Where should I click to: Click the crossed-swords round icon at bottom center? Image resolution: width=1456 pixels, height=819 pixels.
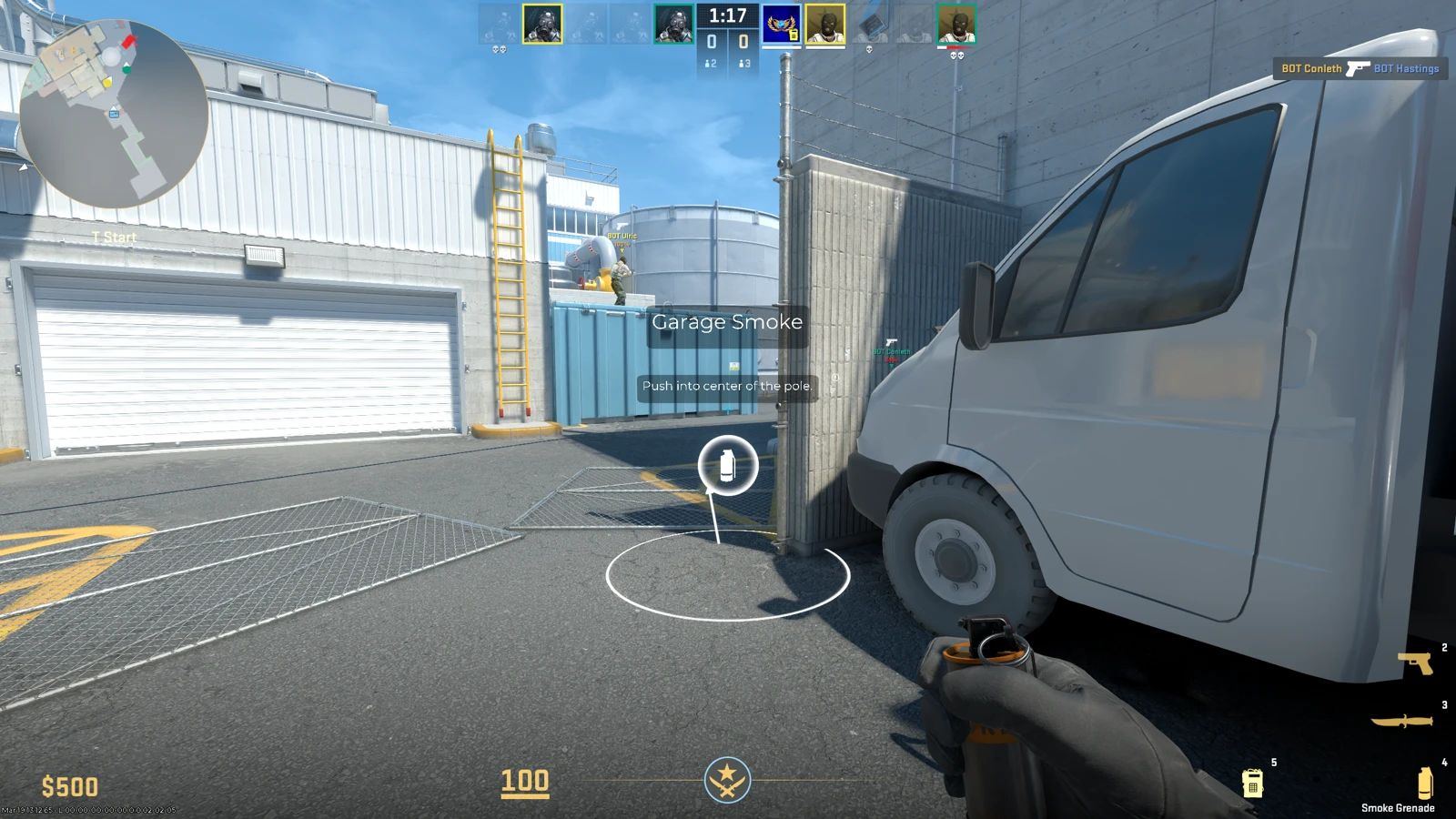(725, 780)
